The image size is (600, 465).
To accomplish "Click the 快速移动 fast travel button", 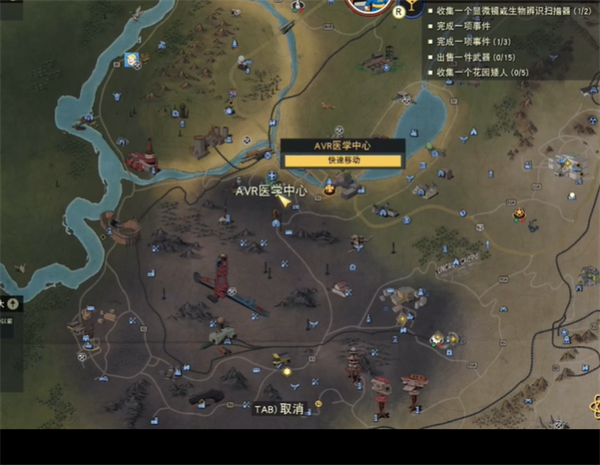I will point(342,160).
